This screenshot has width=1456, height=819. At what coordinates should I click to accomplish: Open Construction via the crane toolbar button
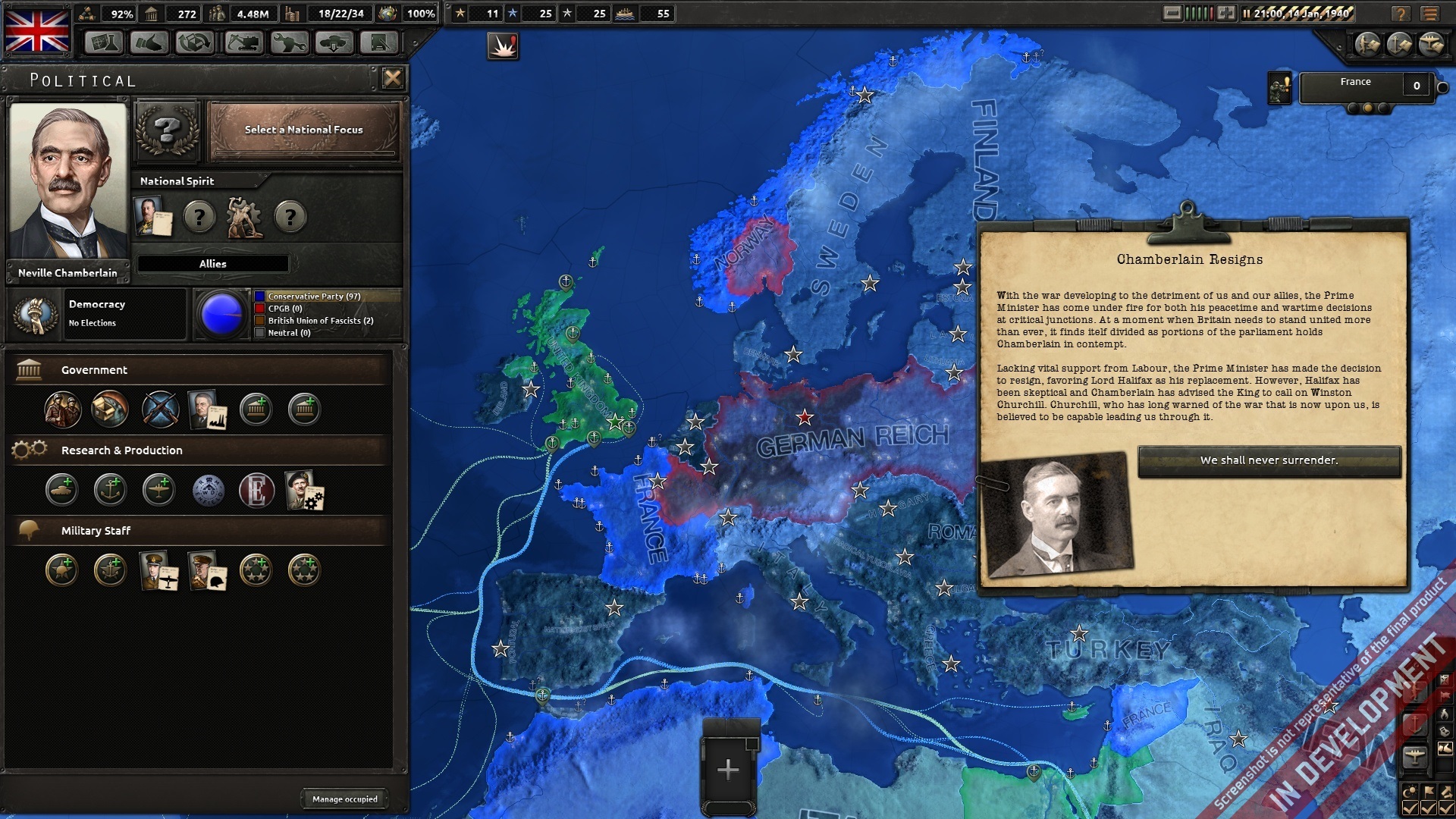coord(243,42)
